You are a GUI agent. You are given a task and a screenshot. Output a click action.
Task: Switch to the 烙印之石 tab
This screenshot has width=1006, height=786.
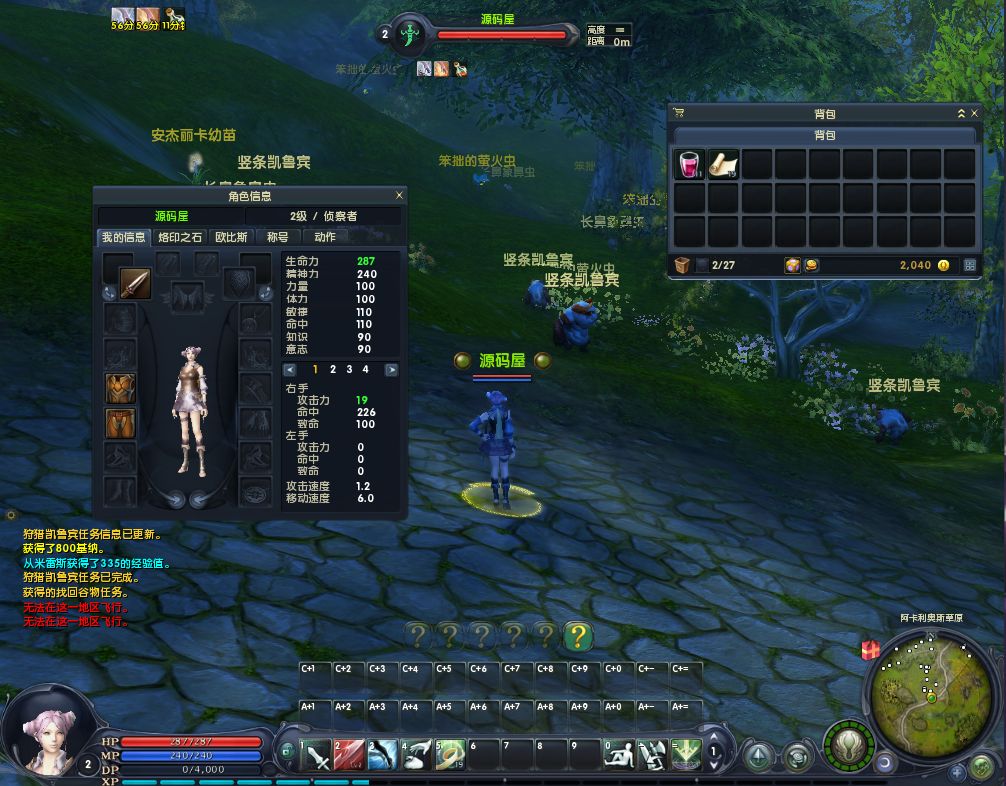180,237
